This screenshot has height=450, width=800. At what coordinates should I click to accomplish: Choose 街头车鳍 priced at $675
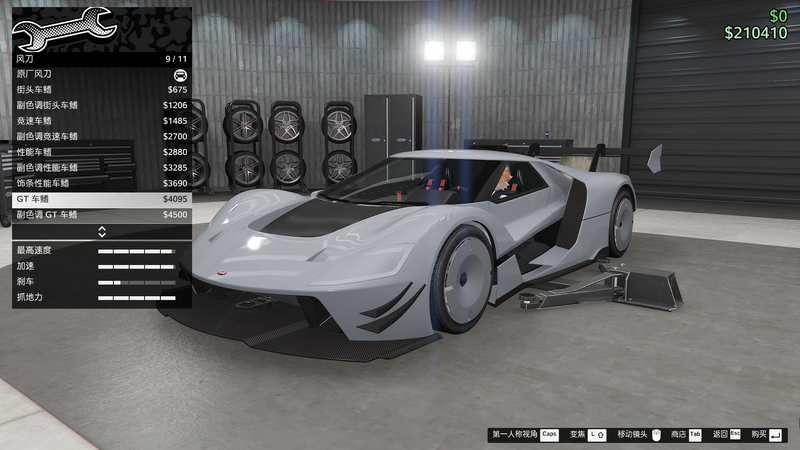[x=100, y=90]
